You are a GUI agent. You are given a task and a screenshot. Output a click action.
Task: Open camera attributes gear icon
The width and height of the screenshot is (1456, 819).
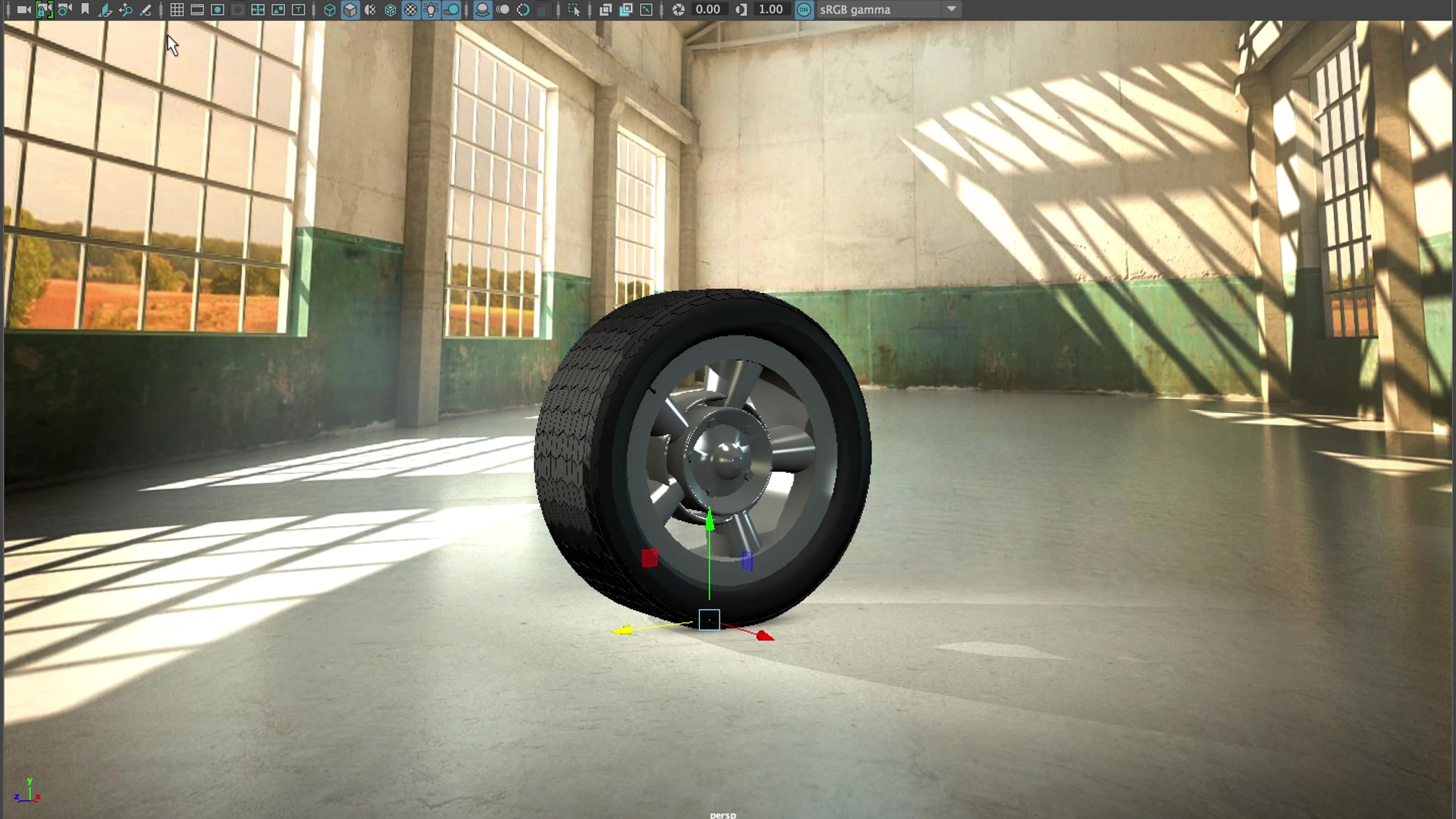click(x=64, y=9)
